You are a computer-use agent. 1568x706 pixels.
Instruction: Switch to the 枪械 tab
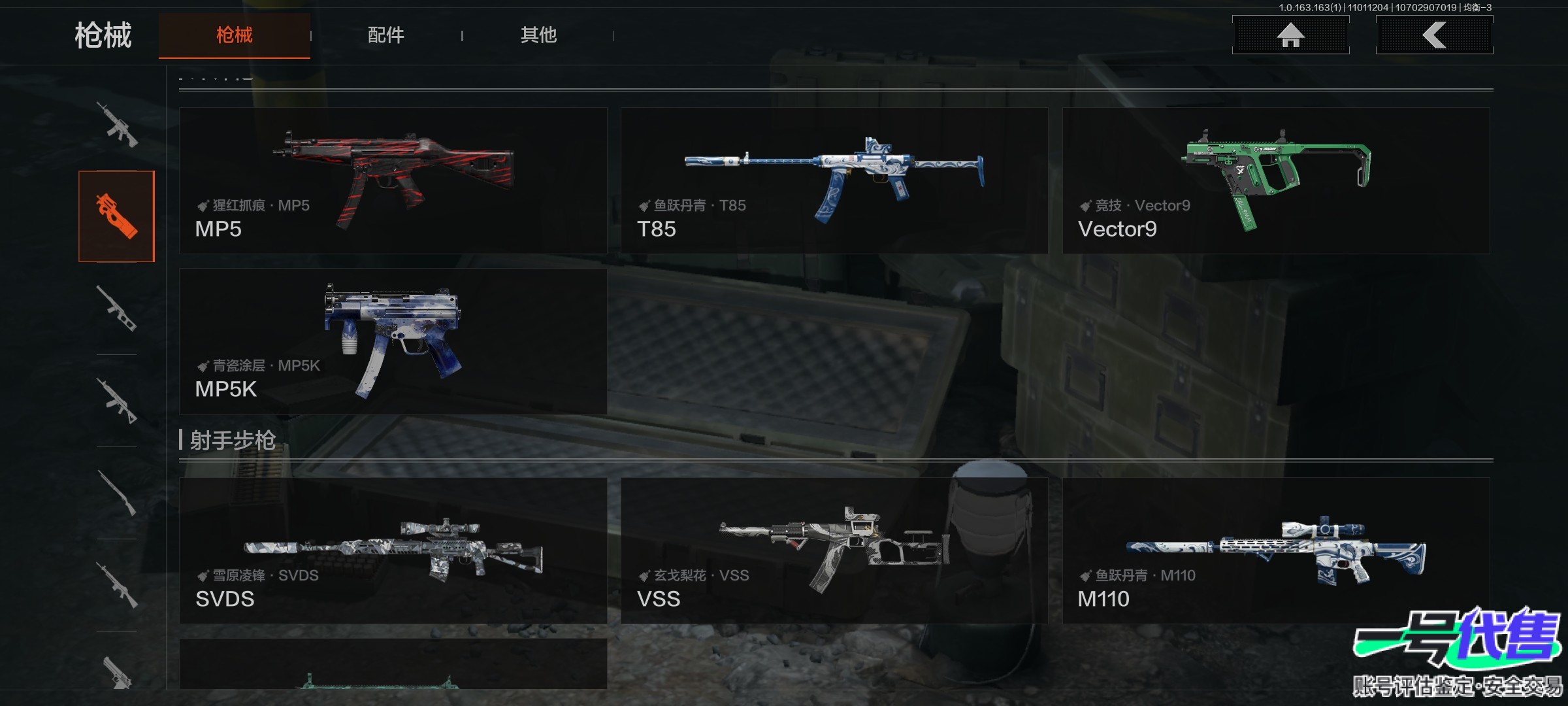pyautogui.click(x=234, y=35)
